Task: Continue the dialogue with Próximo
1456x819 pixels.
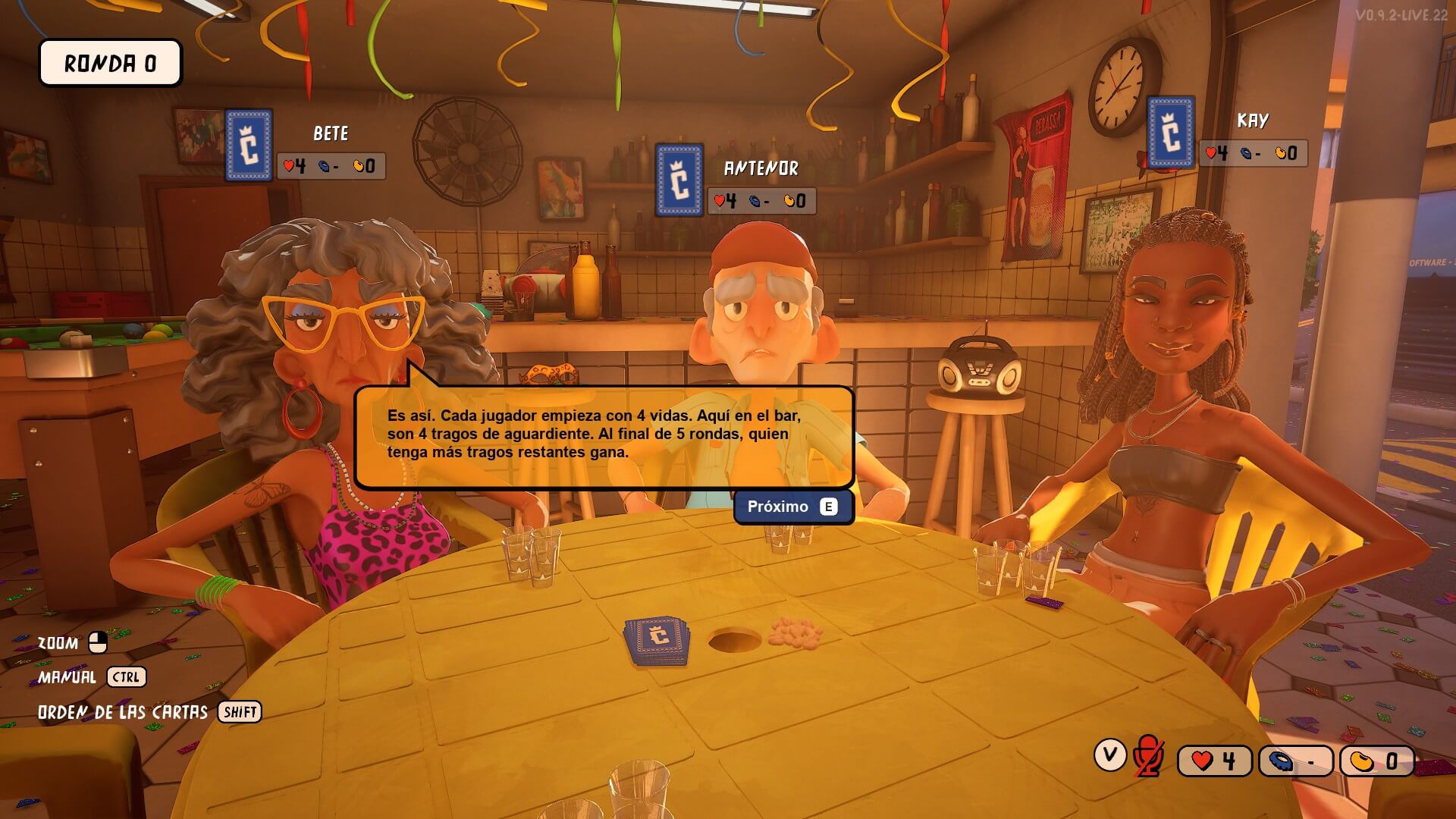Action: [x=792, y=507]
